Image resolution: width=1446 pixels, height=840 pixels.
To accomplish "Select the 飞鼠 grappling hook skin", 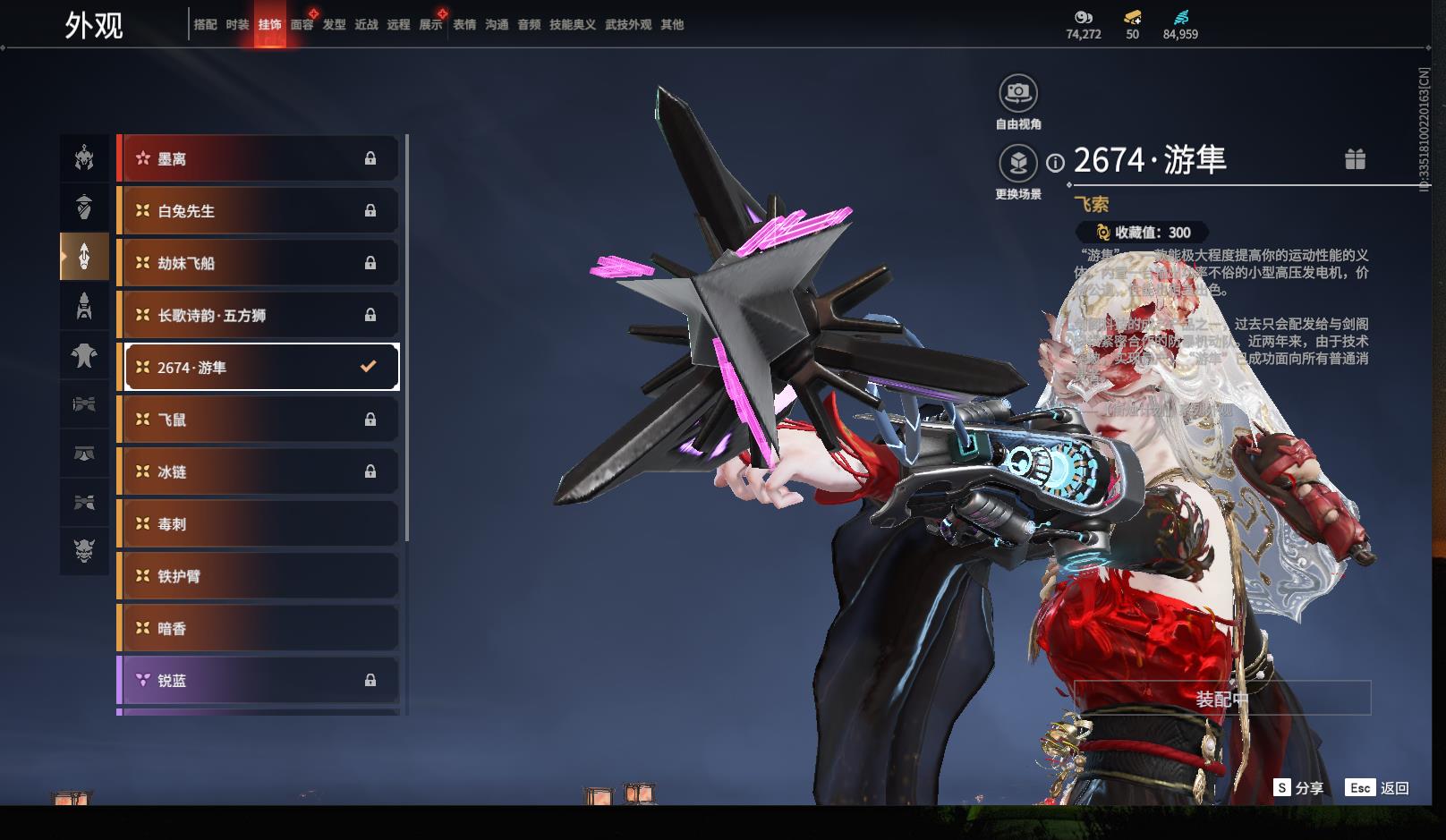I will (259, 420).
